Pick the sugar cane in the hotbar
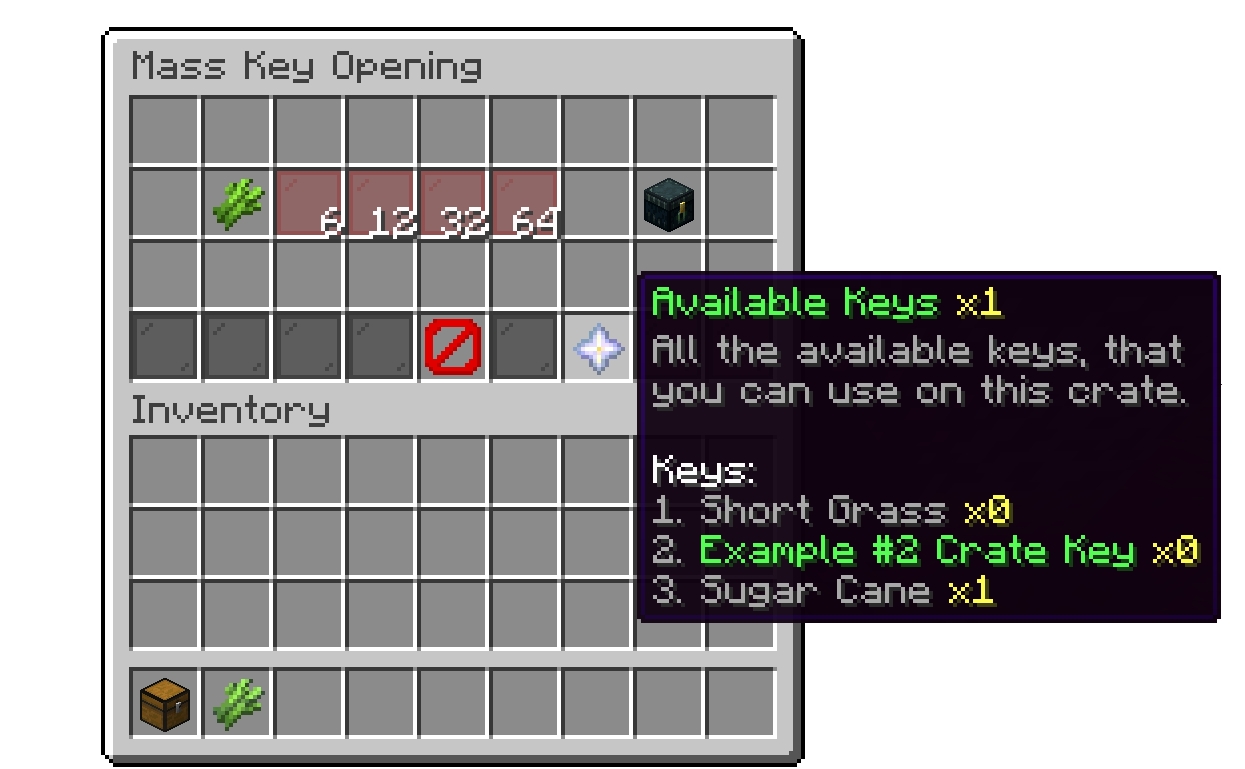This screenshot has height=769, width=1245. [x=237, y=702]
